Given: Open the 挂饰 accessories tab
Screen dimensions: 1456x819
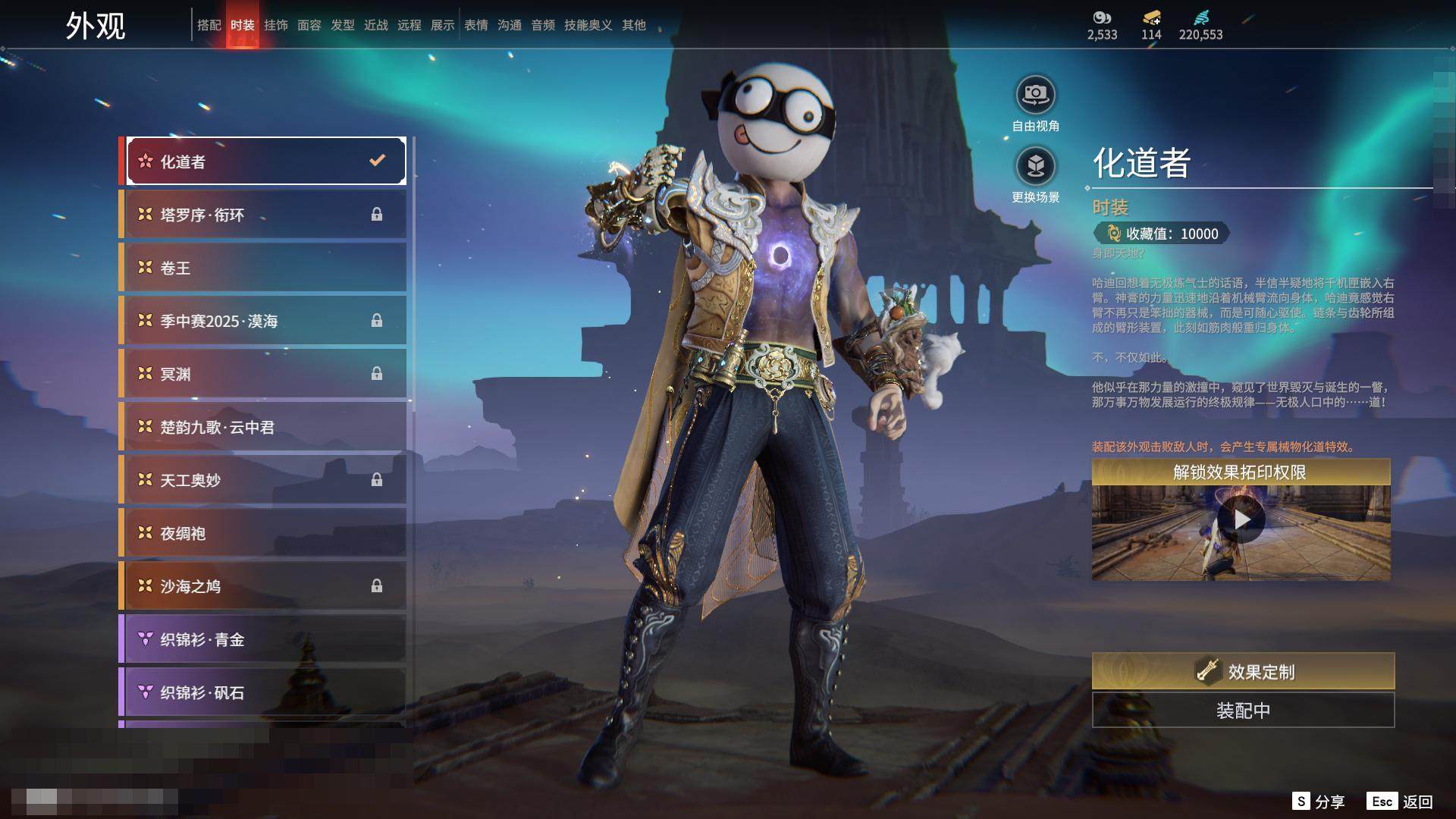Looking at the screenshot, I should (x=275, y=25).
